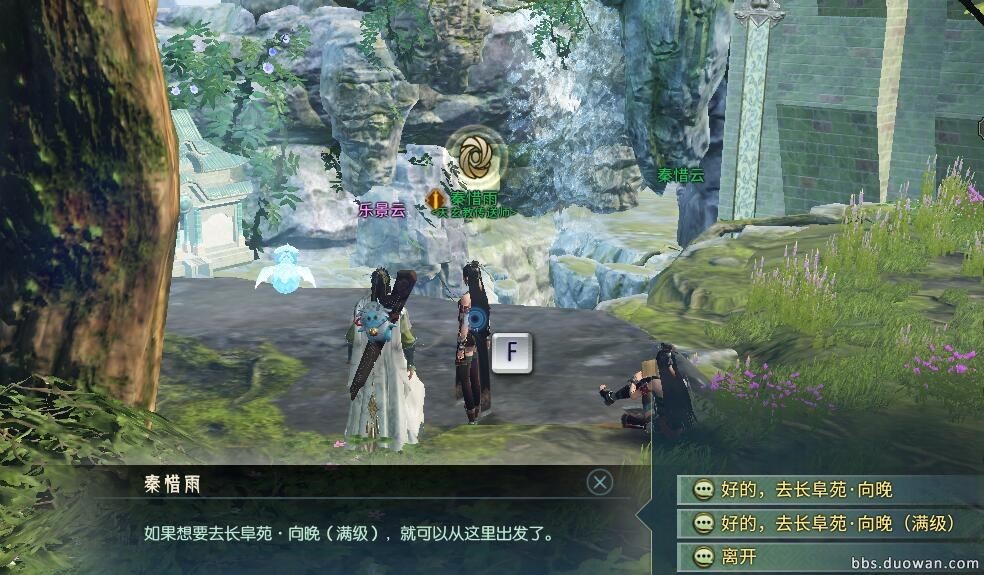The image size is (984, 575).
Task: Close the 秦惜雨 dialogue box
Action: point(599,483)
